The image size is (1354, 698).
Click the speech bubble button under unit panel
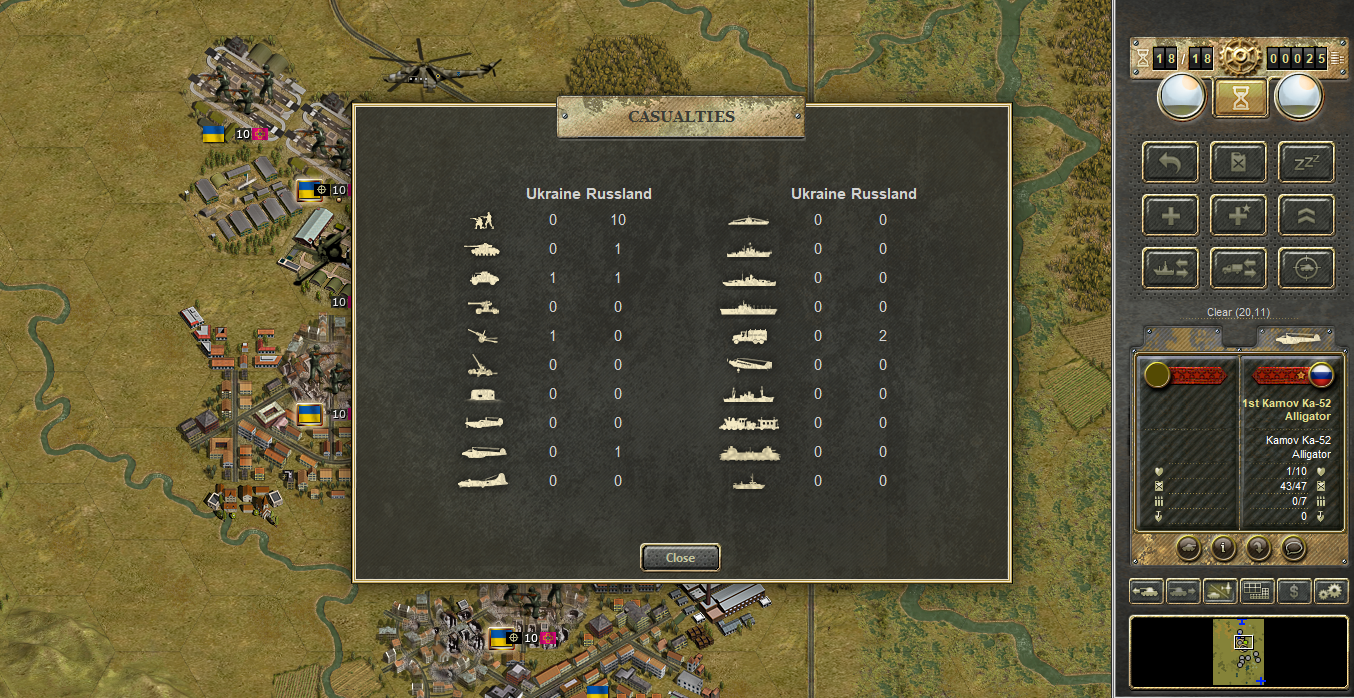coord(1292,547)
